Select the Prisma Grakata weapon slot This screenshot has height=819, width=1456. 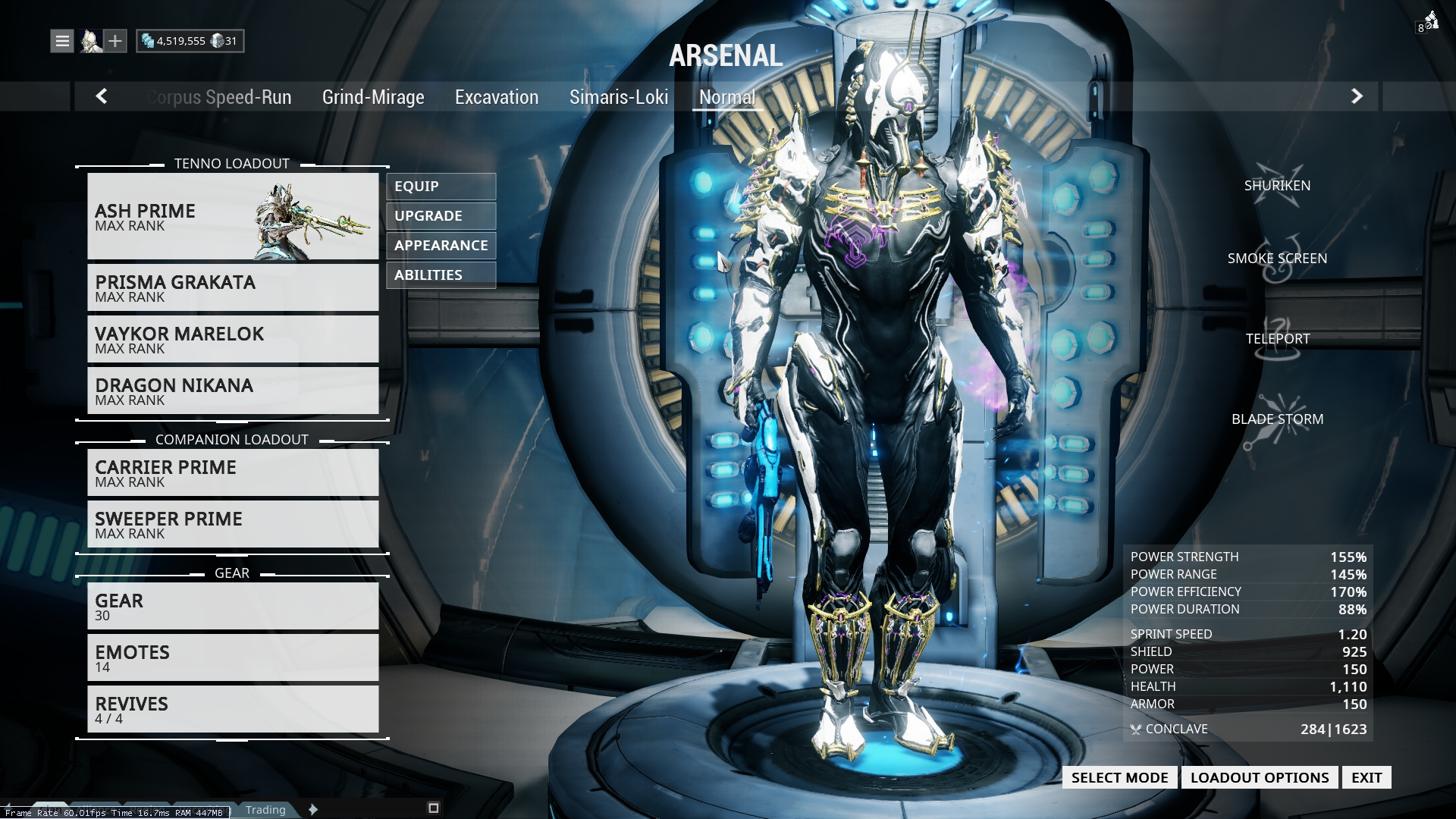[x=233, y=287]
